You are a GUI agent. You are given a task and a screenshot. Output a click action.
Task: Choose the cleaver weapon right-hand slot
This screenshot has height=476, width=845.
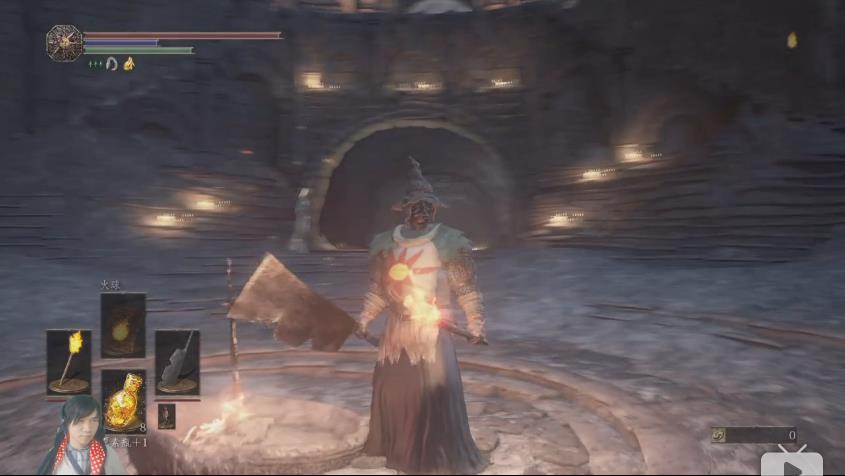click(176, 361)
